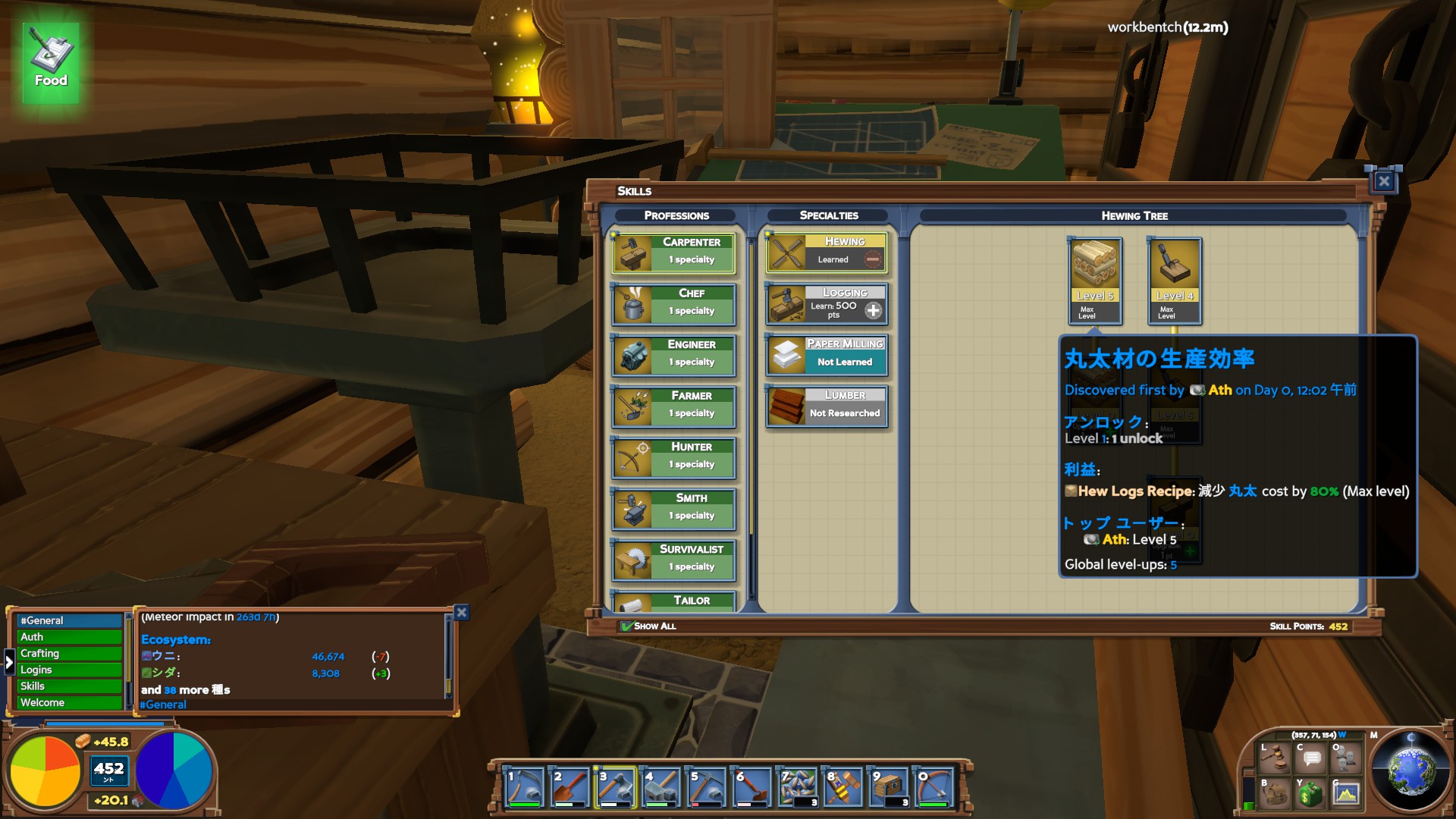Select the bow in hotbar slot 0
The height and width of the screenshot is (819, 1456).
(934, 787)
